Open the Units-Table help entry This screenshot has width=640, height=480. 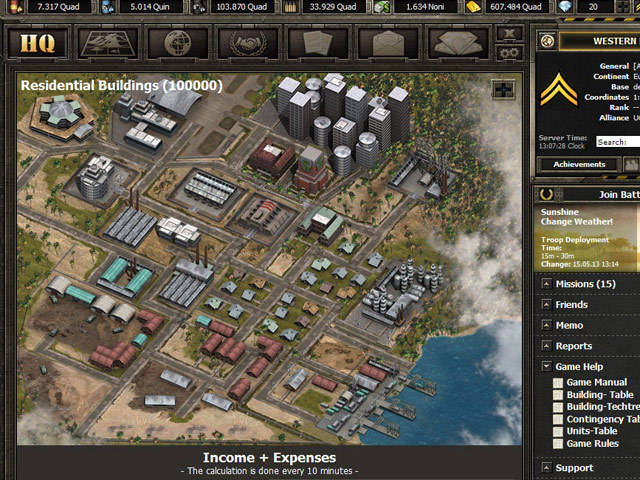click(x=594, y=431)
